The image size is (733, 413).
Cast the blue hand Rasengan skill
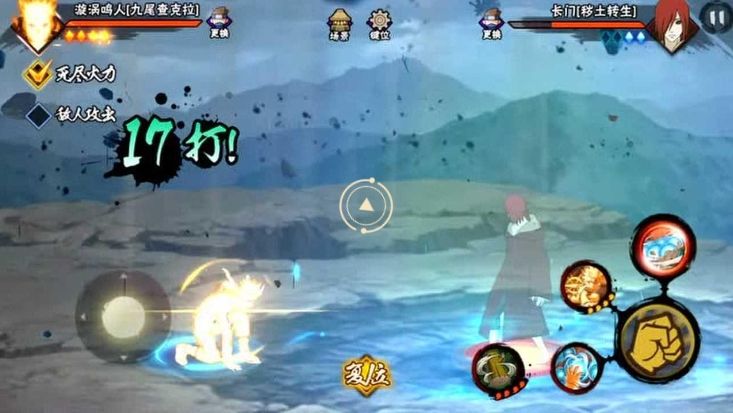(577, 367)
